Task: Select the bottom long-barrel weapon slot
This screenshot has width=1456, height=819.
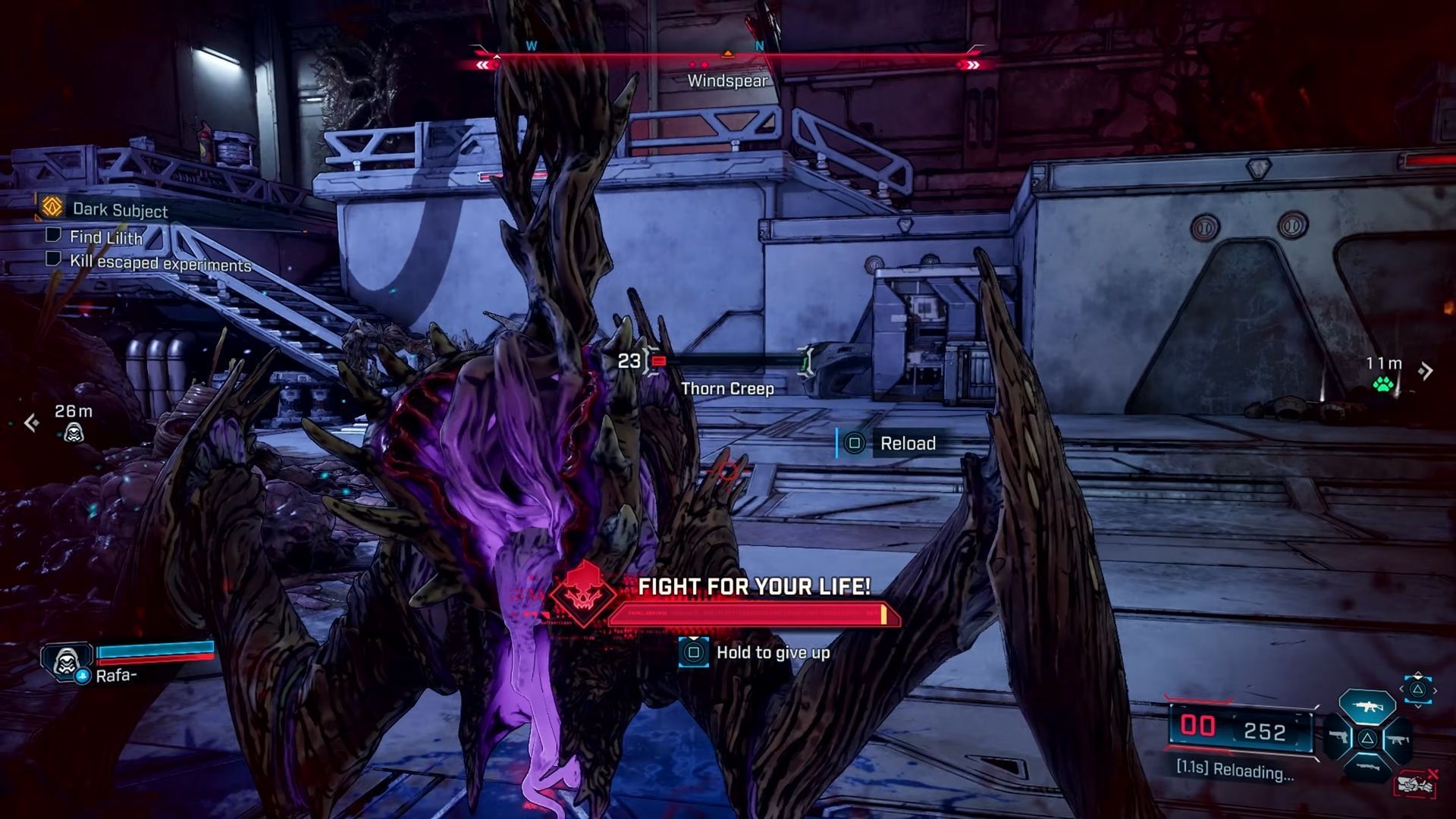Action: pos(1367,768)
